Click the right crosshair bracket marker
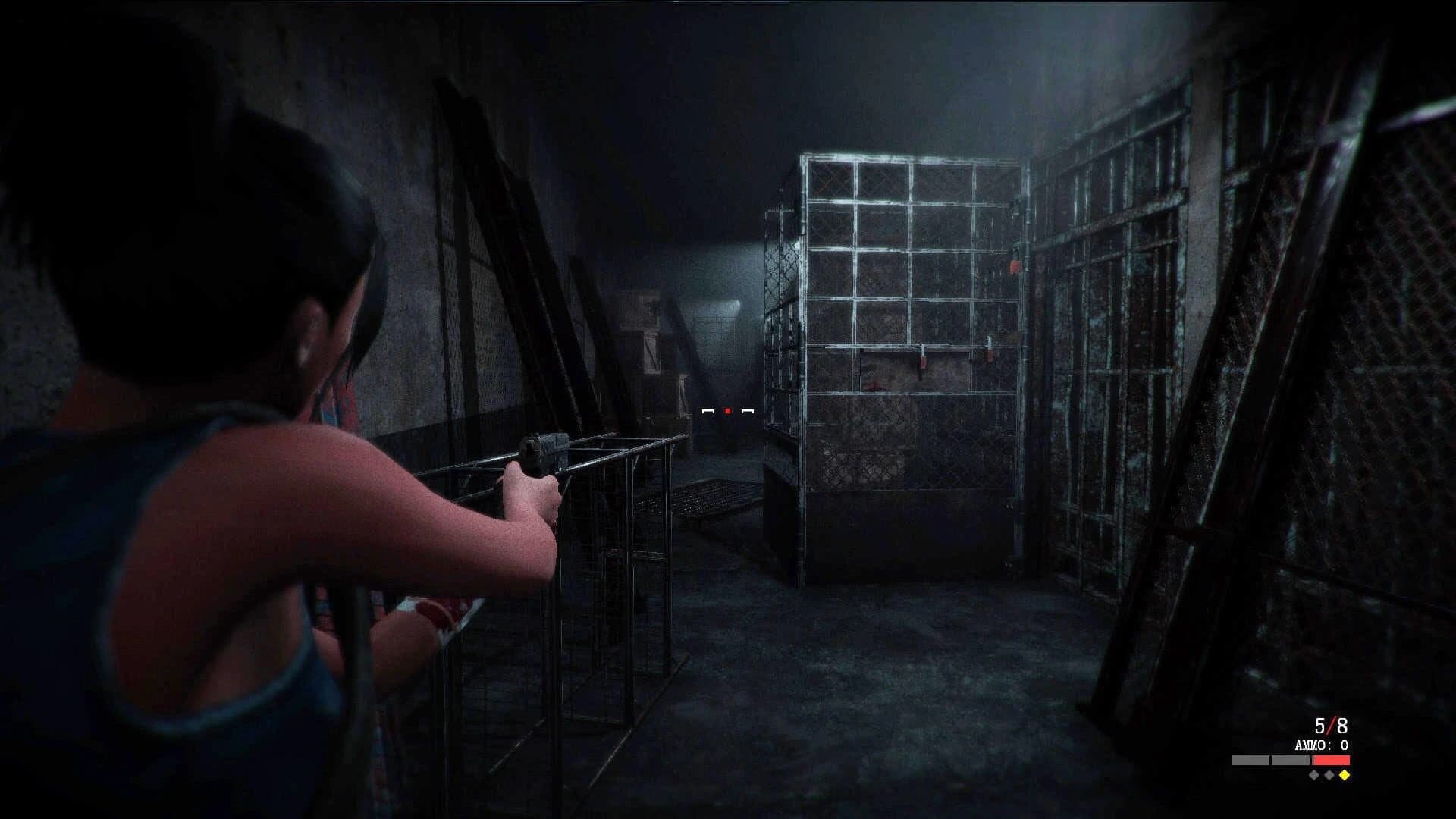The image size is (1456, 819). coord(748,412)
